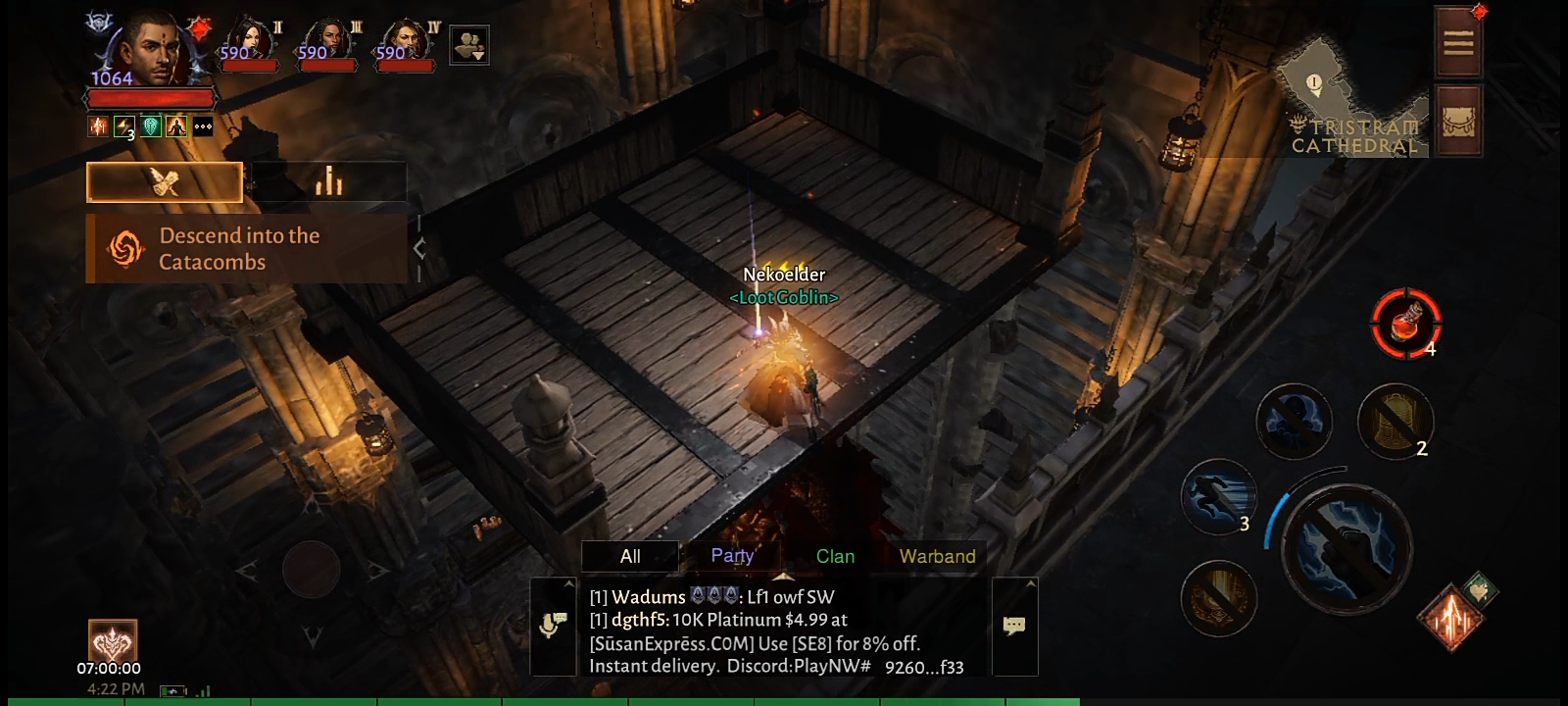The height and width of the screenshot is (706, 1568).
Task: Open the inventory bag icon
Action: click(1457, 121)
